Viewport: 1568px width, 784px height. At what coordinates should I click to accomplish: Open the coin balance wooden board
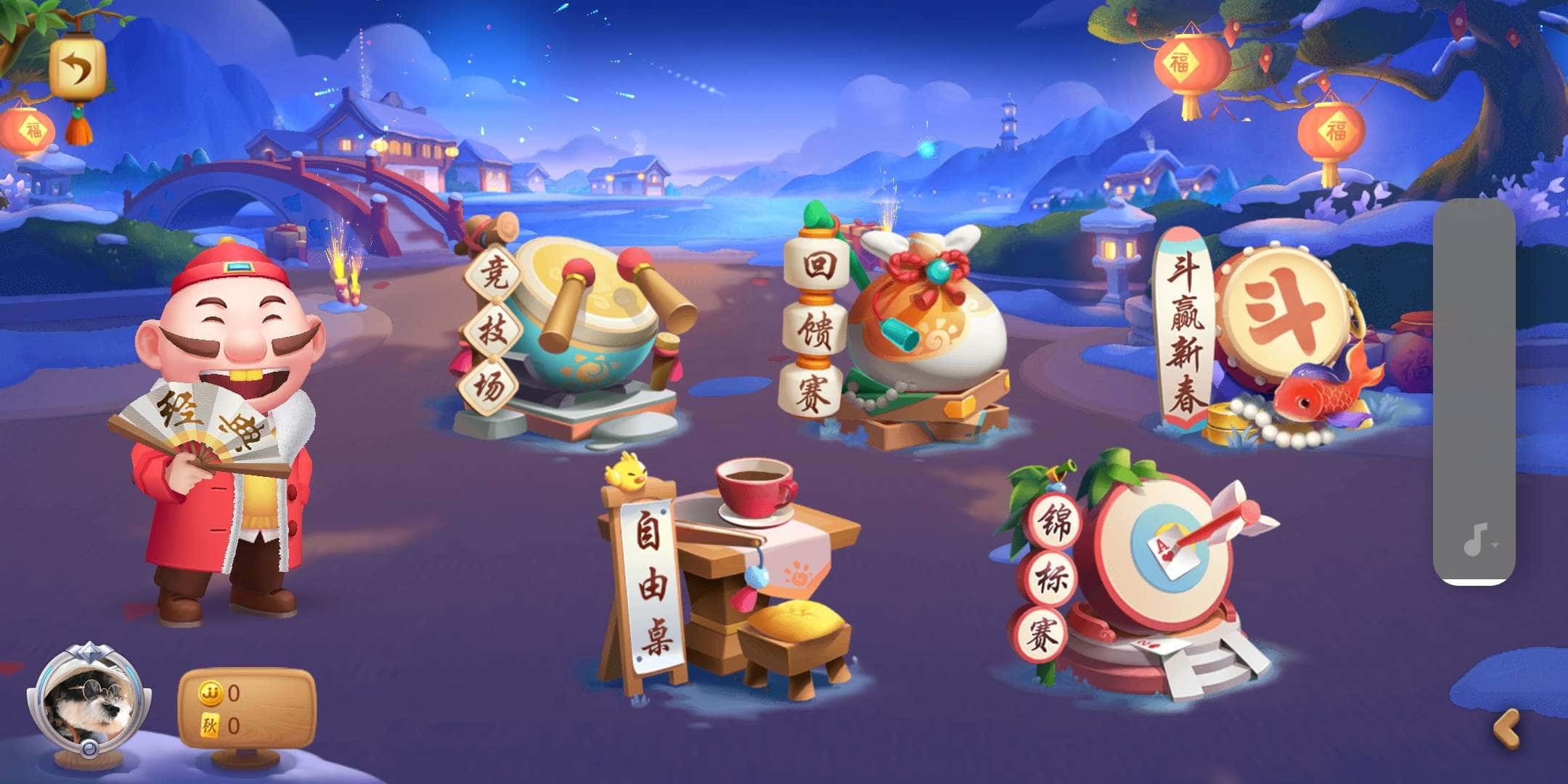click(x=247, y=708)
